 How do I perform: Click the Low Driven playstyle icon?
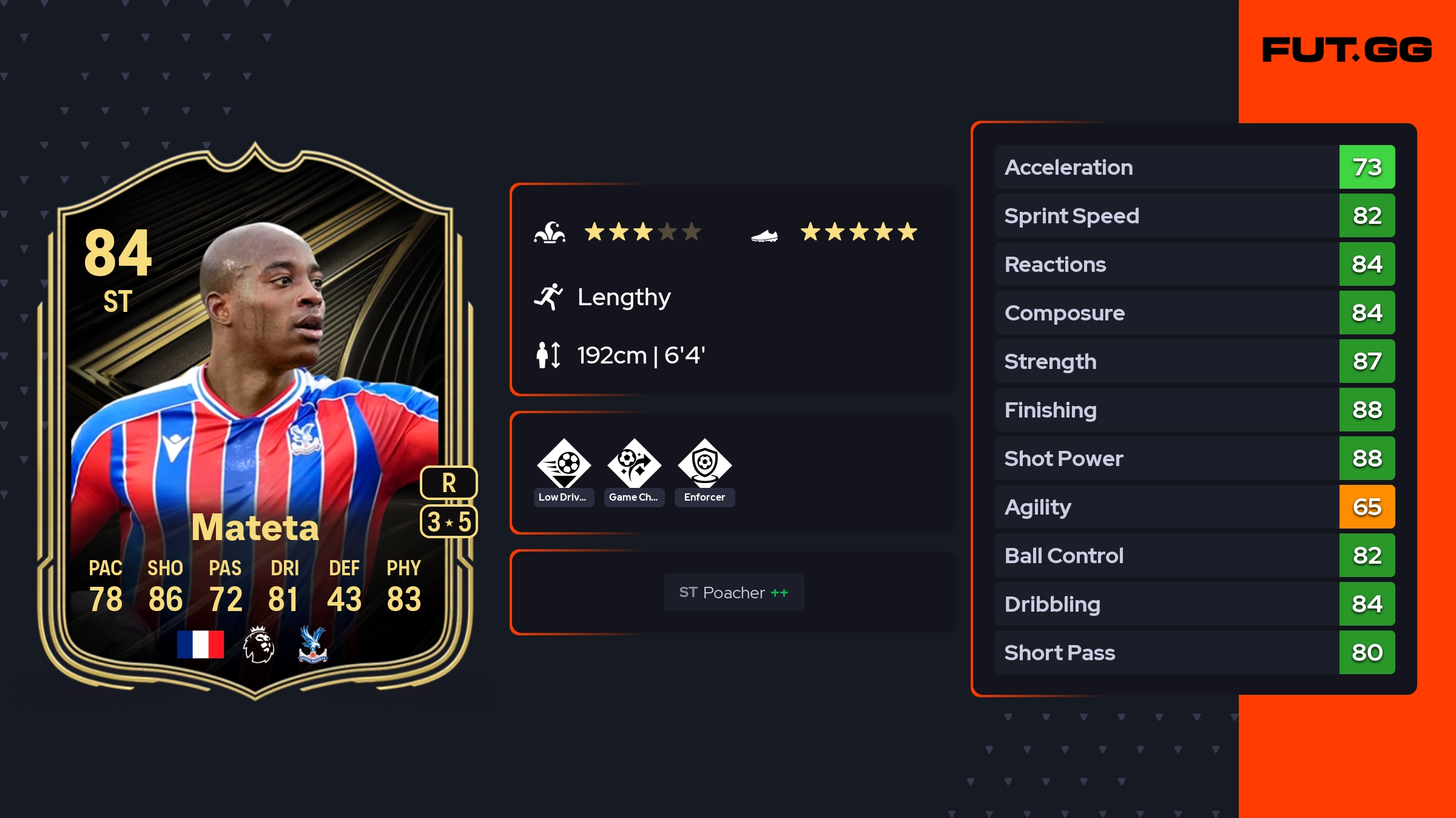coord(564,464)
